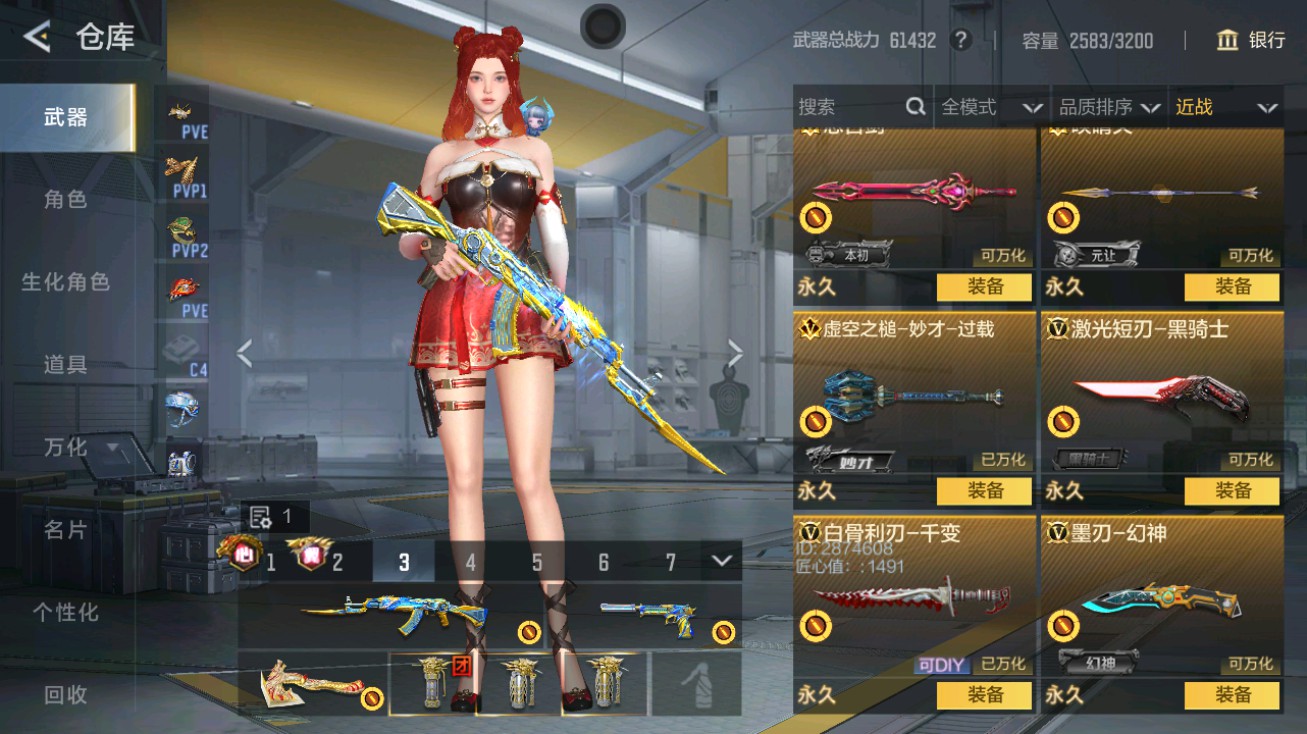Switch to loadout preset 5
This screenshot has width=1307, height=734.
(x=537, y=563)
